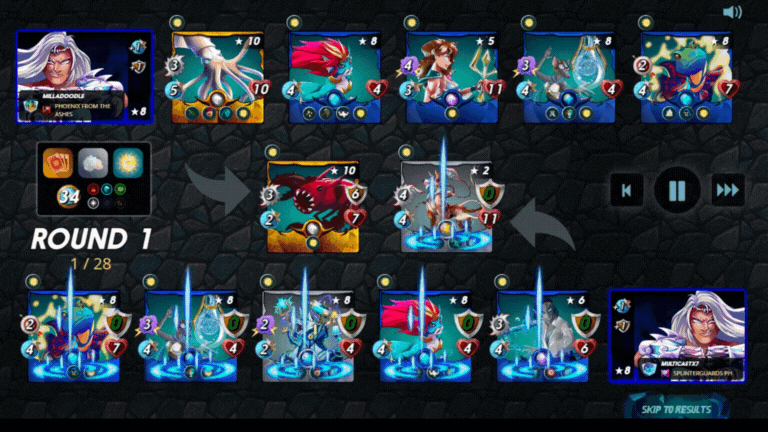Inspect the level 5 trident woman card
The width and height of the screenshot is (768, 432).
452,77
